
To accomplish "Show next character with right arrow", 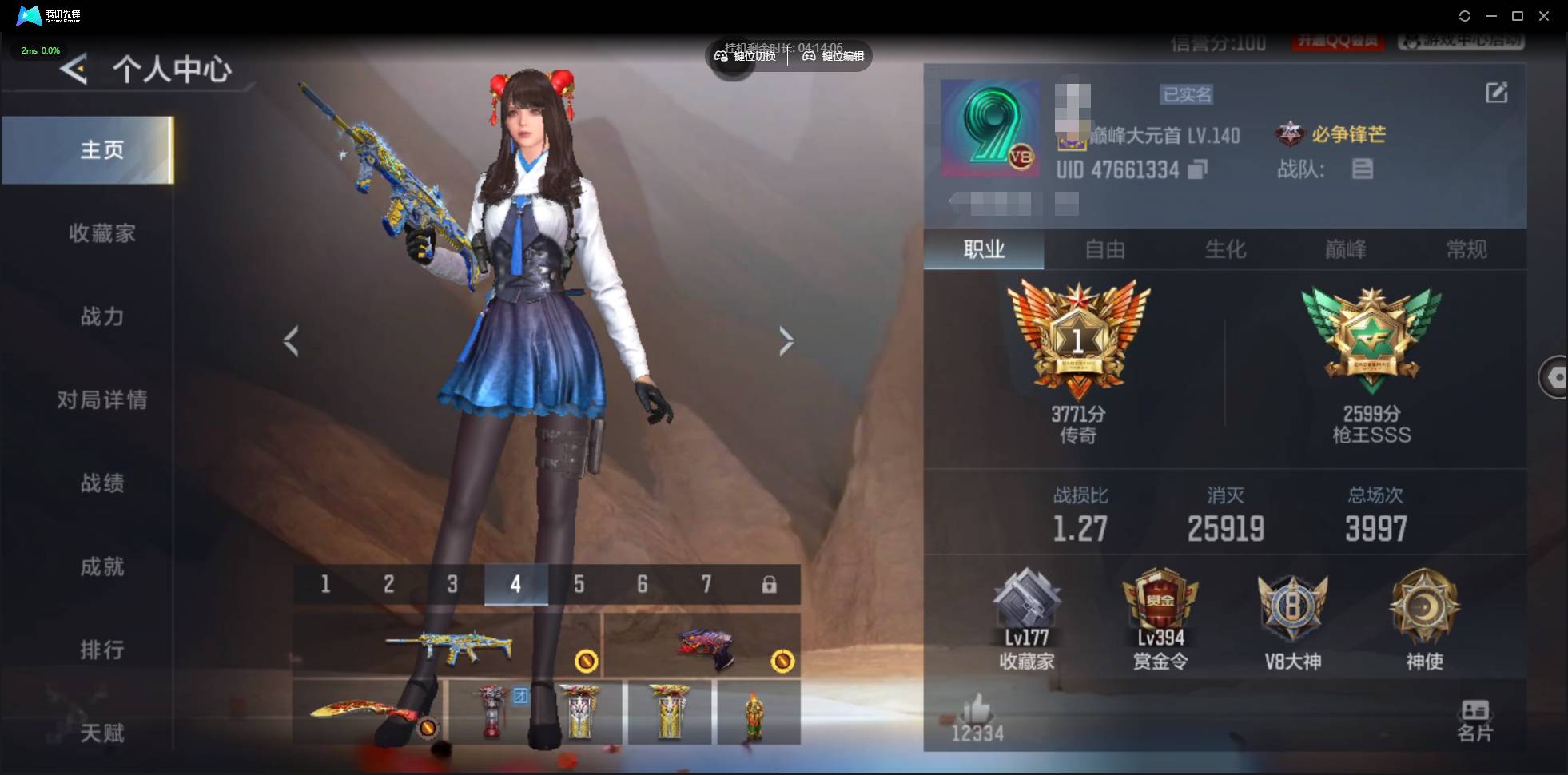I will click(786, 341).
